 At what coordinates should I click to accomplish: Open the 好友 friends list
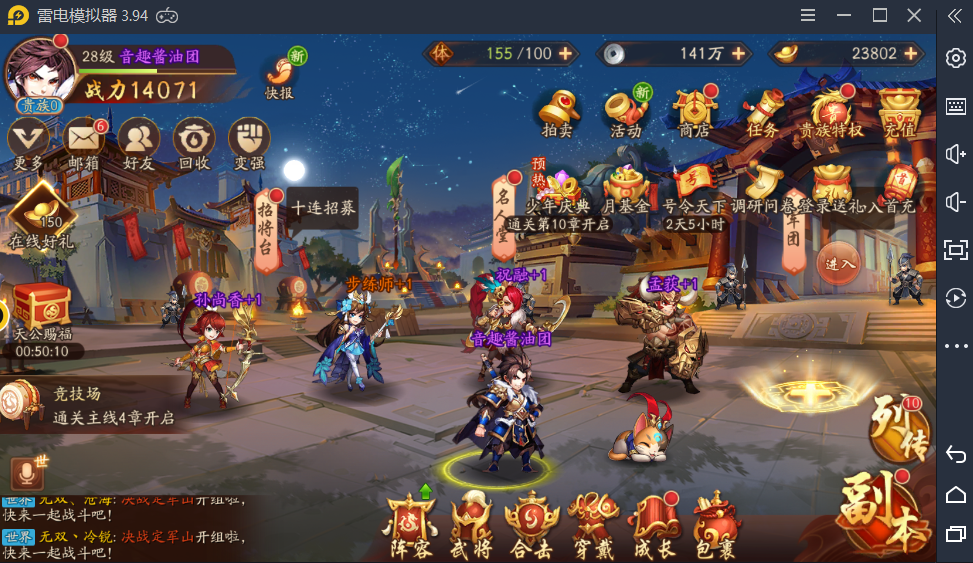139,139
